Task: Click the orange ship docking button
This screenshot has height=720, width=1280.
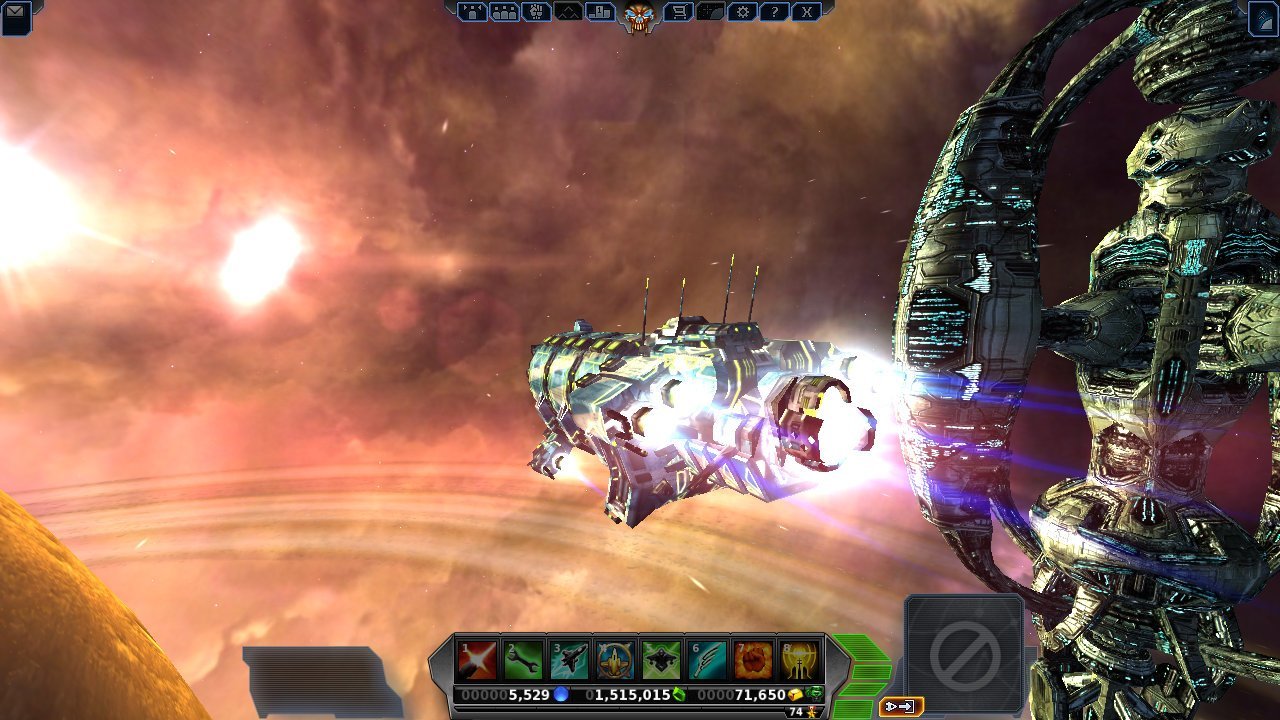Action: click(x=900, y=707)
